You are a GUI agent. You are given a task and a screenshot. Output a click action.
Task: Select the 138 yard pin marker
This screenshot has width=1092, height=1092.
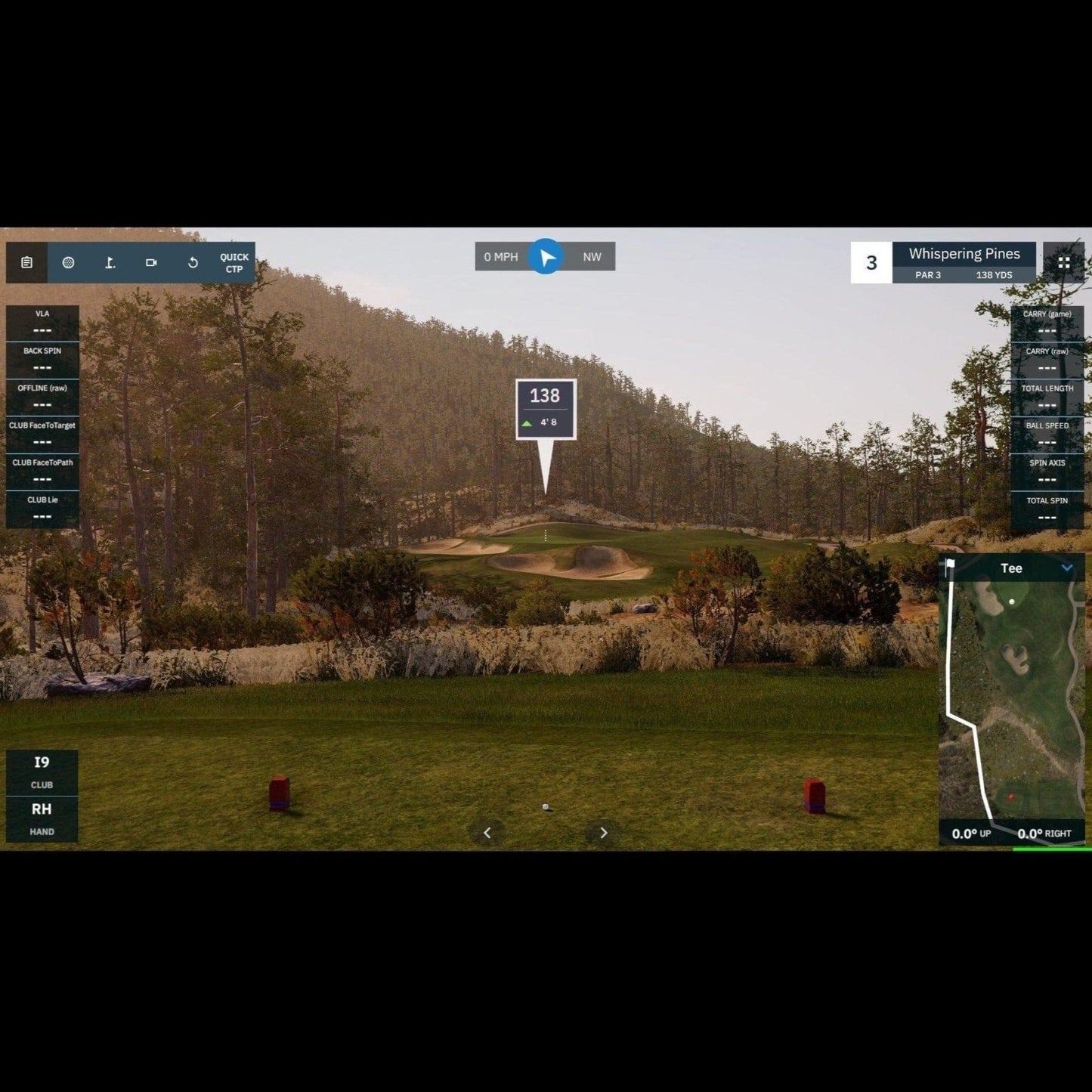(x=546, y=409)
